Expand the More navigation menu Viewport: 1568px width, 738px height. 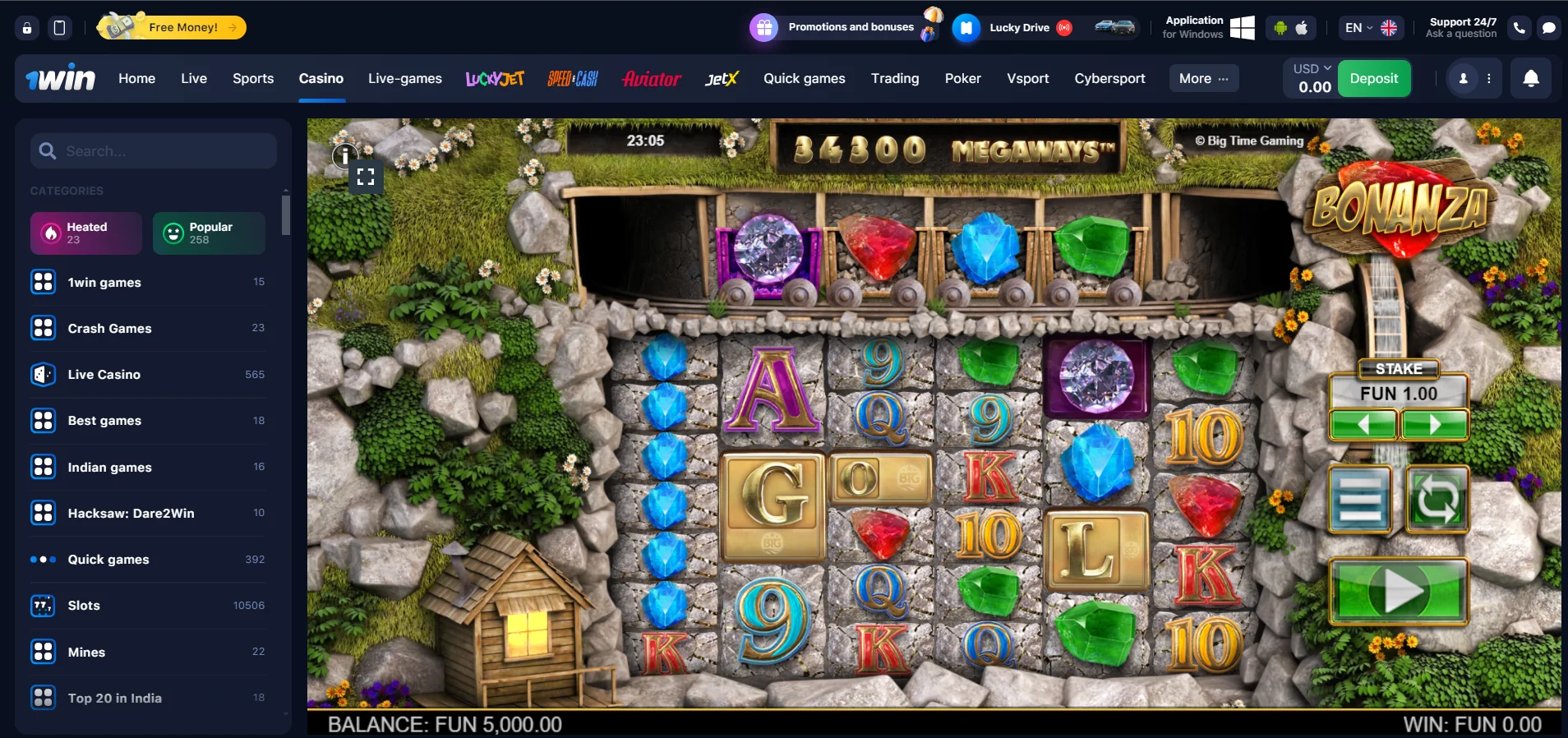(x=1203, y=79)
